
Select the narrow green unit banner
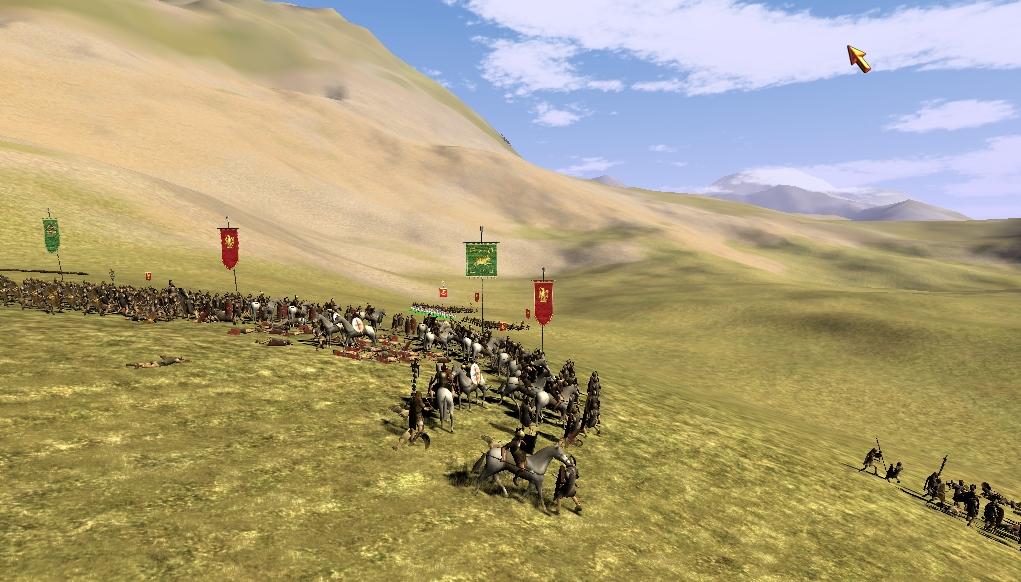(51, 235)
